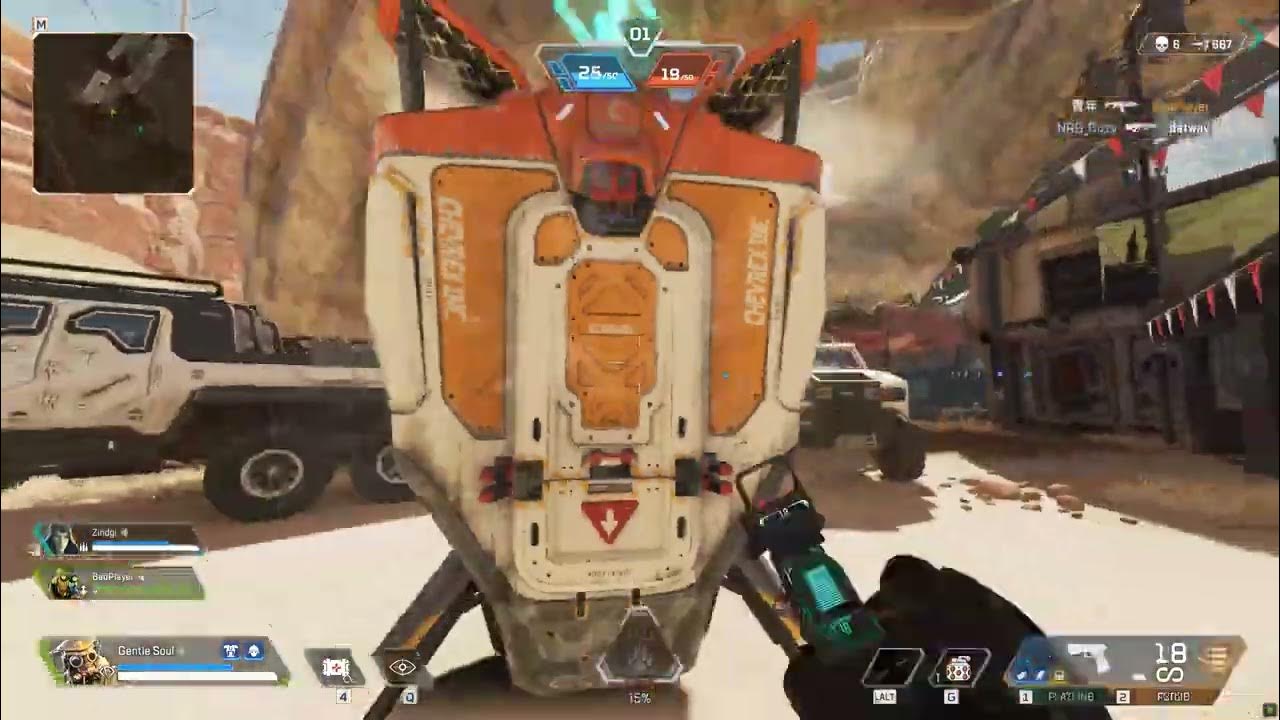Activate the eye tactical ability icon
This screenshot has height=720, width=1280.
(402, 667)
